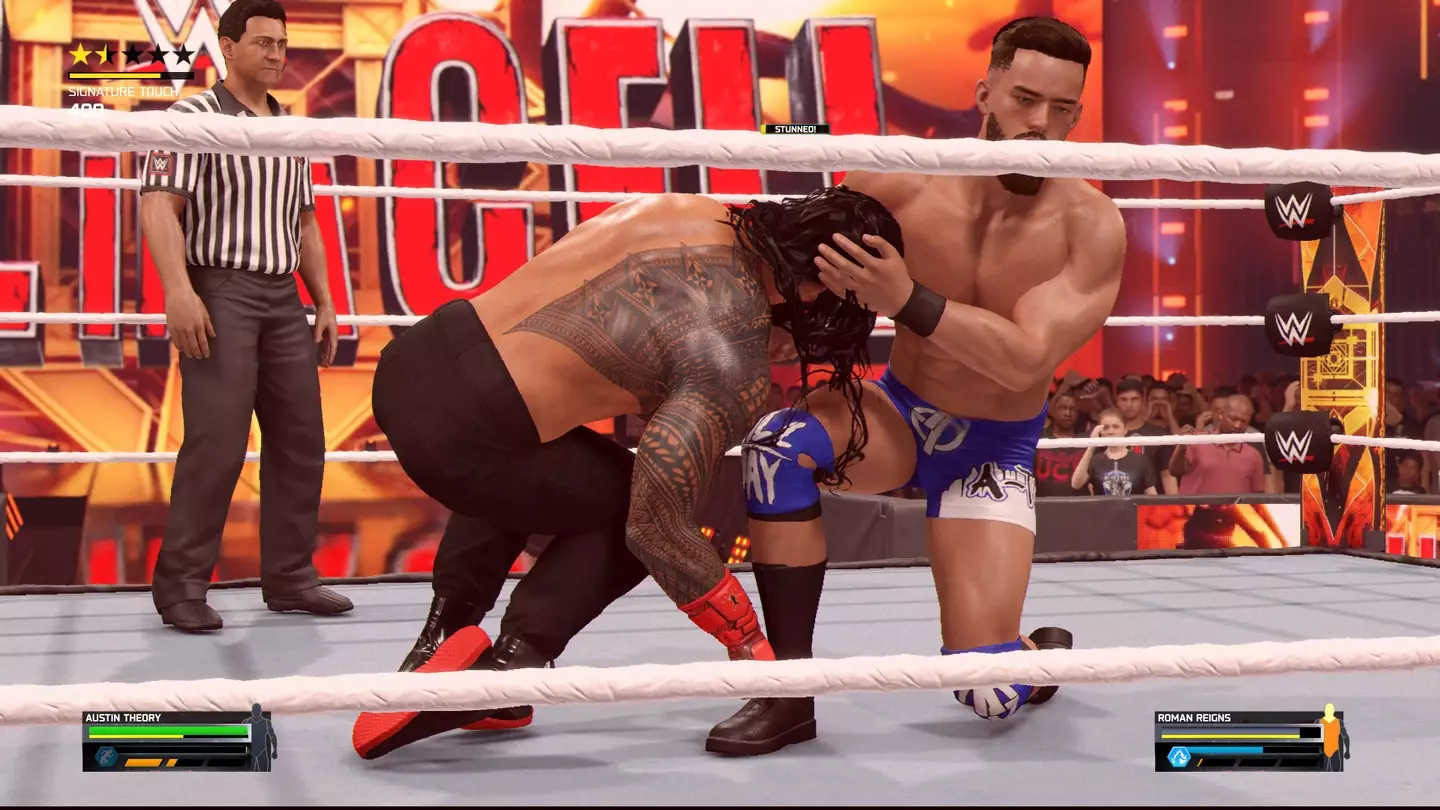
Task: Click Roman Reigns' orange body damage silhouette
Action: click(1331, 738)
